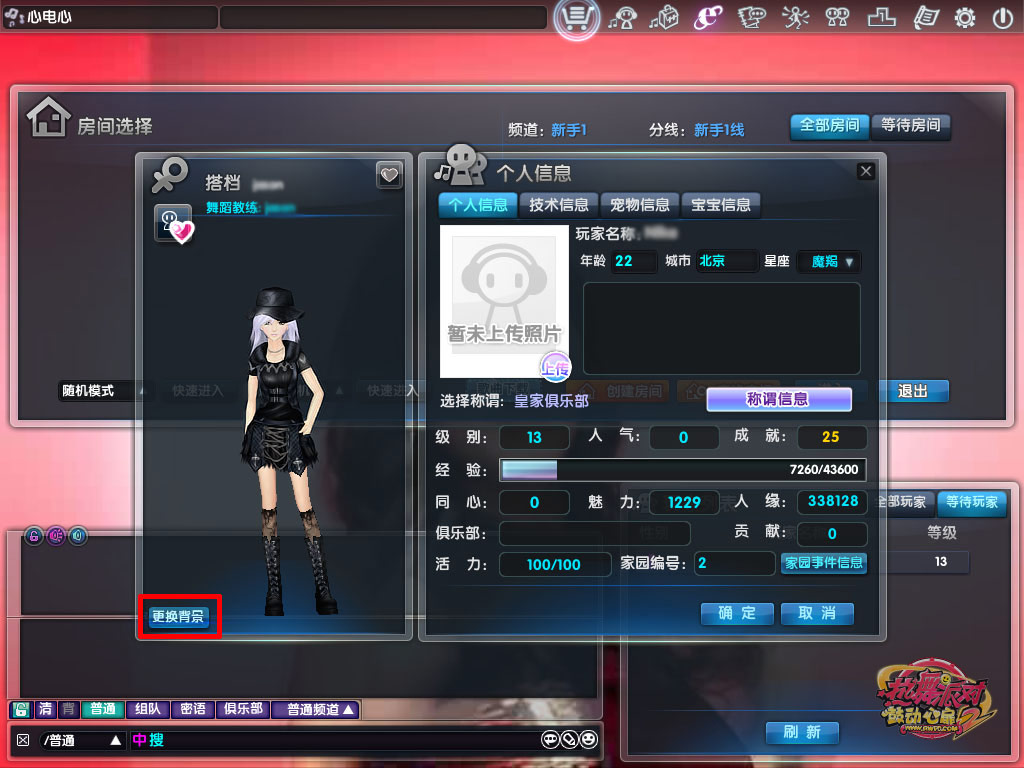Open the gear settings icon
Viewport: 1024px width, 768px height.
pyautogui.click(x=965, y=17)
